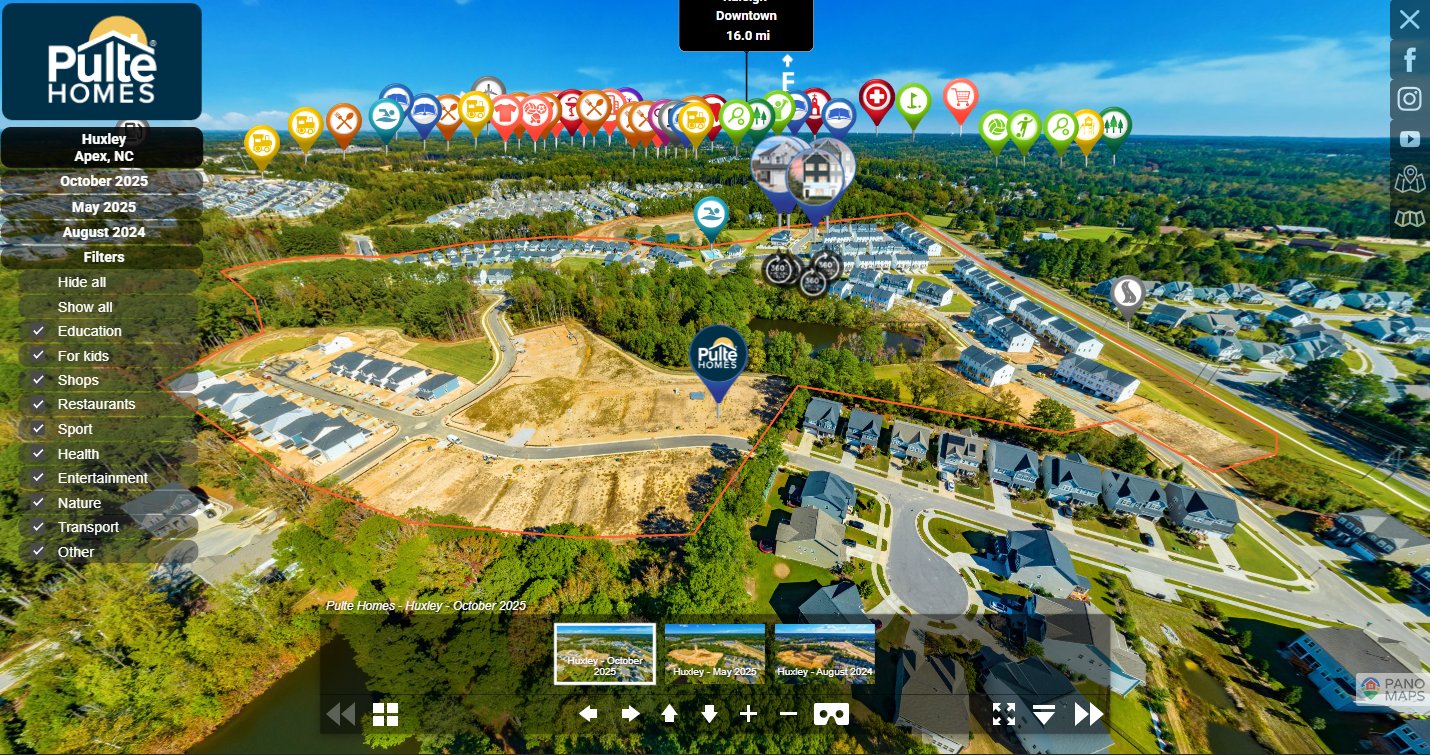Open the Facebook link
The height and width of the screenshot is (755, 1430).
(x=1410, y=60)
